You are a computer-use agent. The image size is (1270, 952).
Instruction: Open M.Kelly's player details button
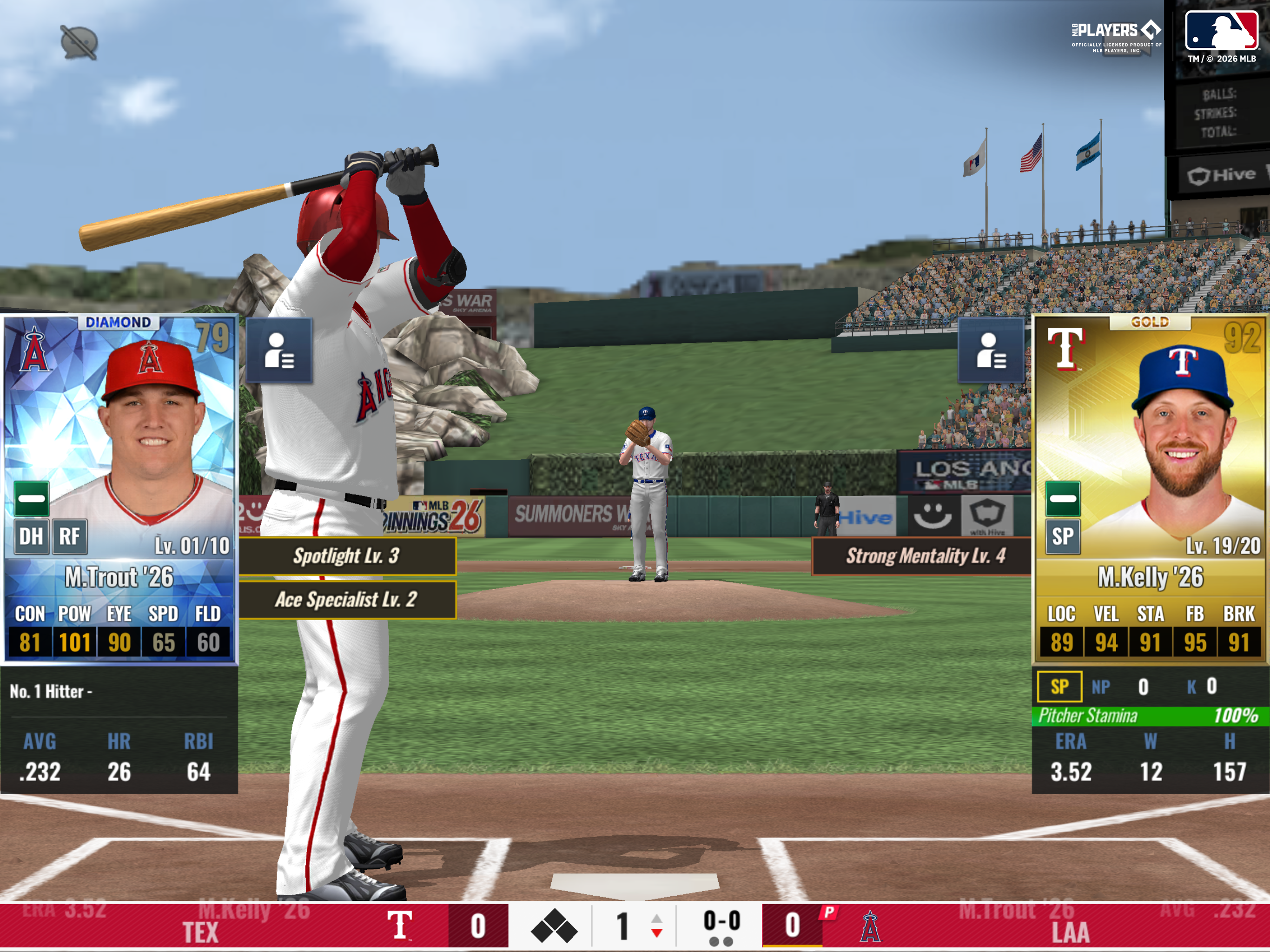[x=991, y=350]
